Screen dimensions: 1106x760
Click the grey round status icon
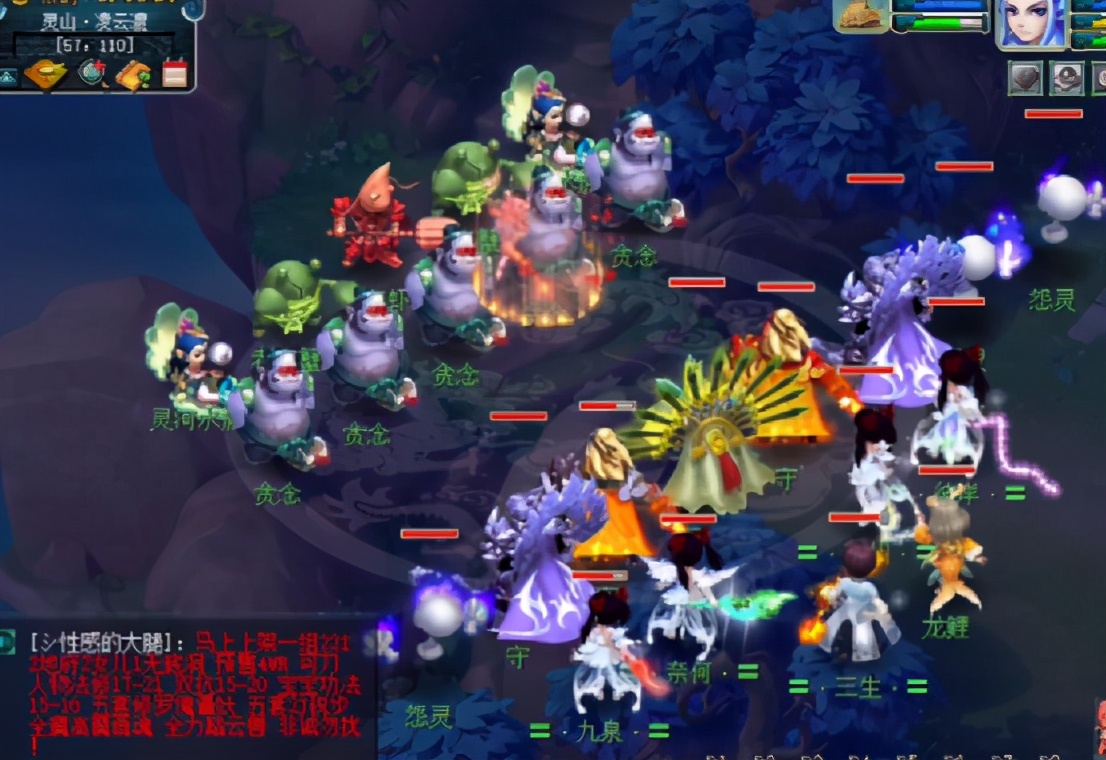pyautogui.click(x=1068, y=78)
